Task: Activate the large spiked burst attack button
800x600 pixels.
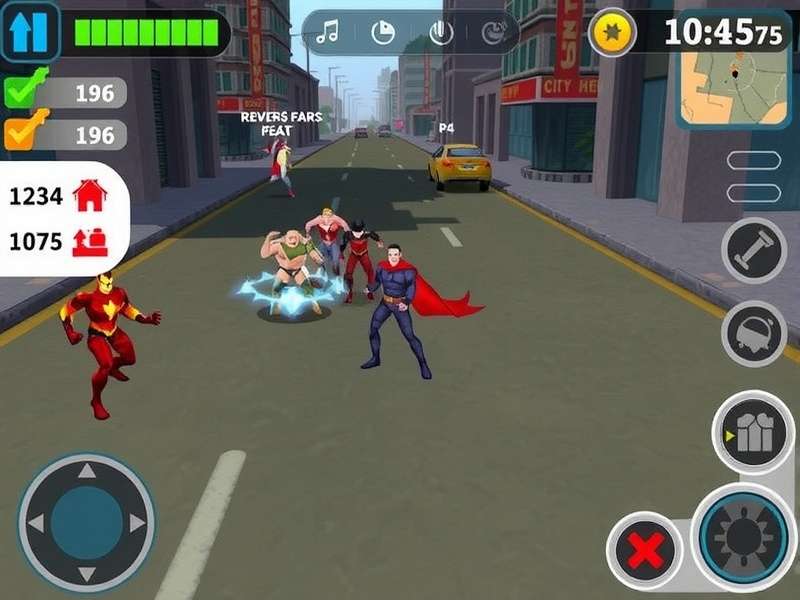Action: [745, 536]
